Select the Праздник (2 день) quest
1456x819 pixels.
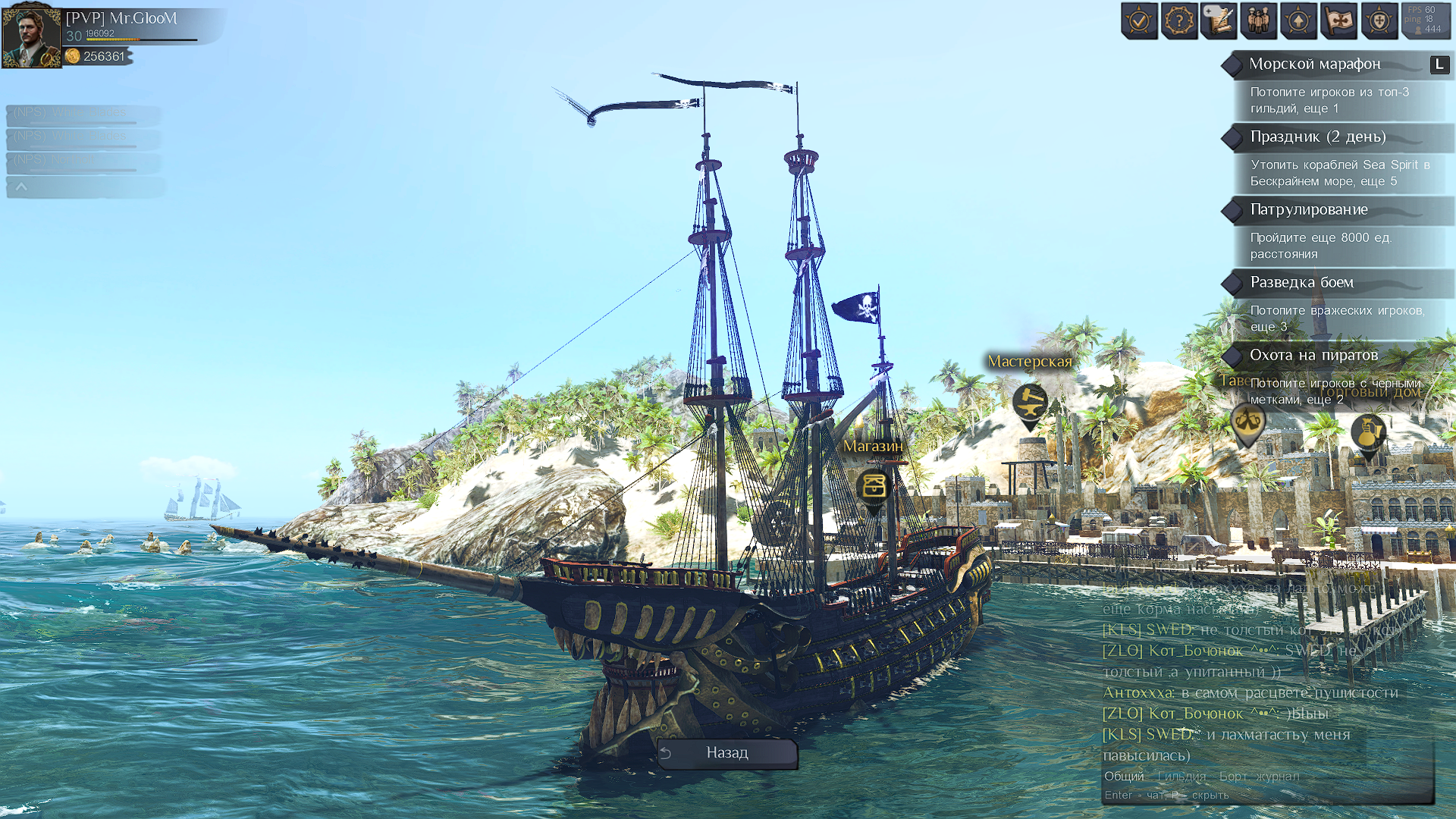tap(1318, 137)
